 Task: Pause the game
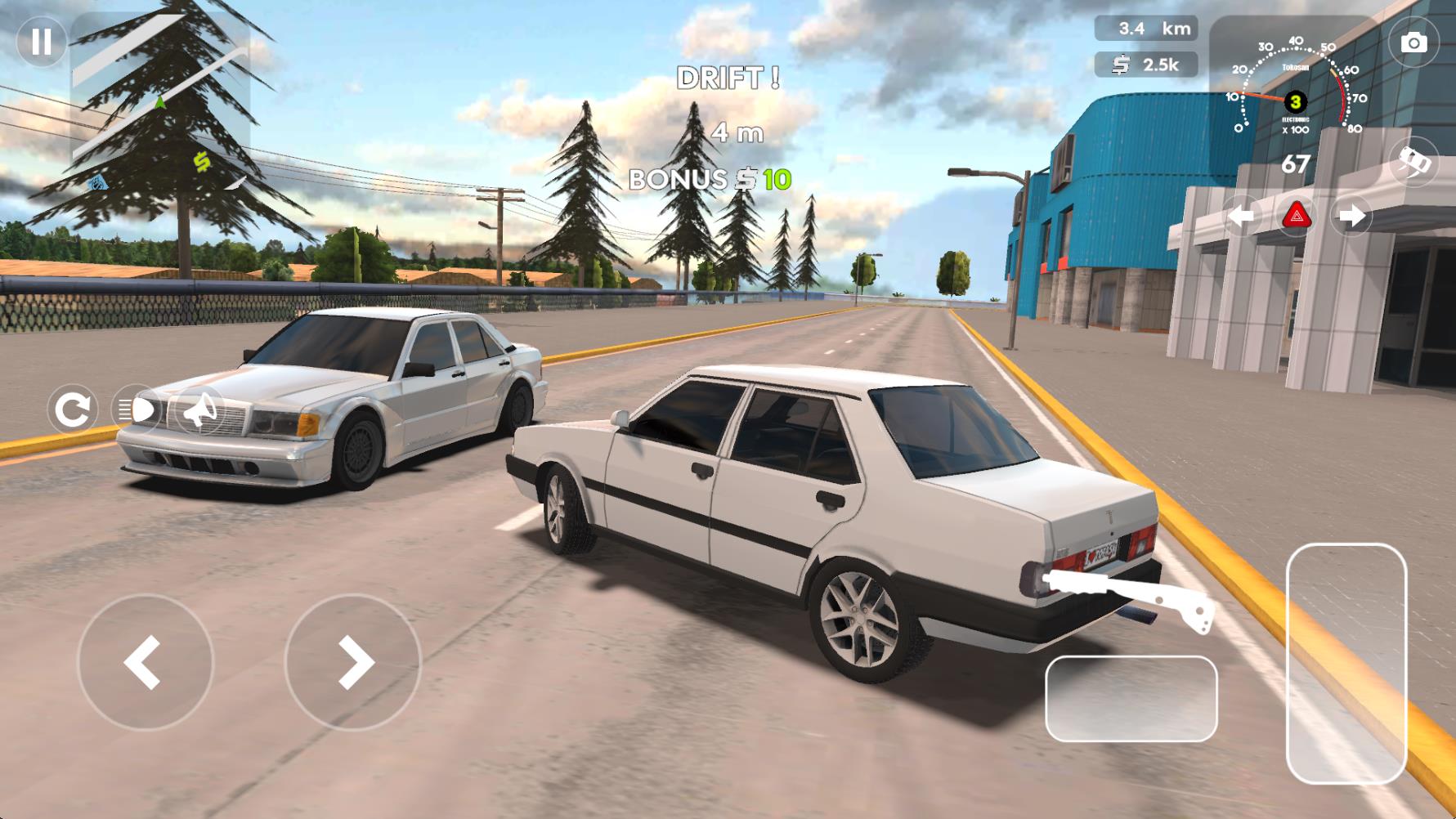pyautogui.click(x=41, y=42)
